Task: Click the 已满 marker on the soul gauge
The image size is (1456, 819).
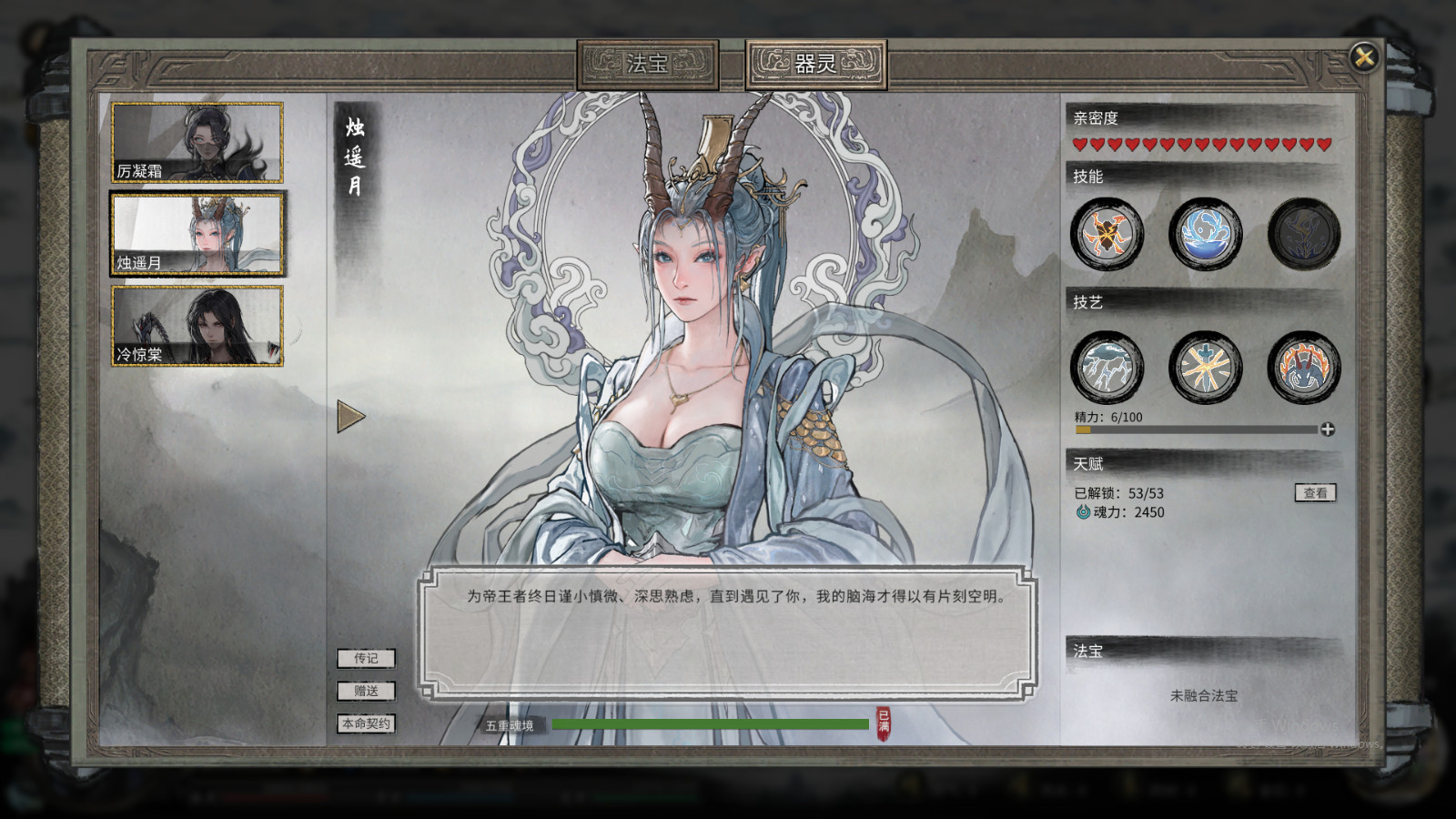Action: coord(883,722)
